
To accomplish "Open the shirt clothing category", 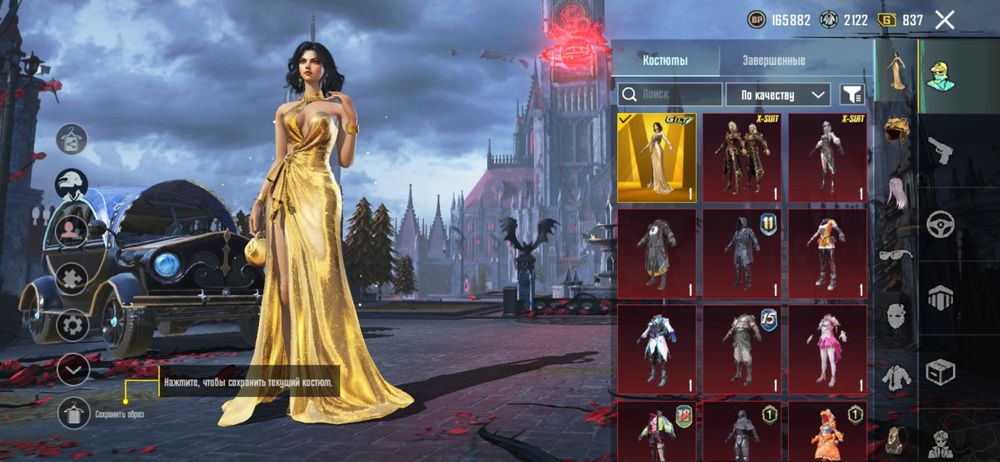I will (896, 376).
